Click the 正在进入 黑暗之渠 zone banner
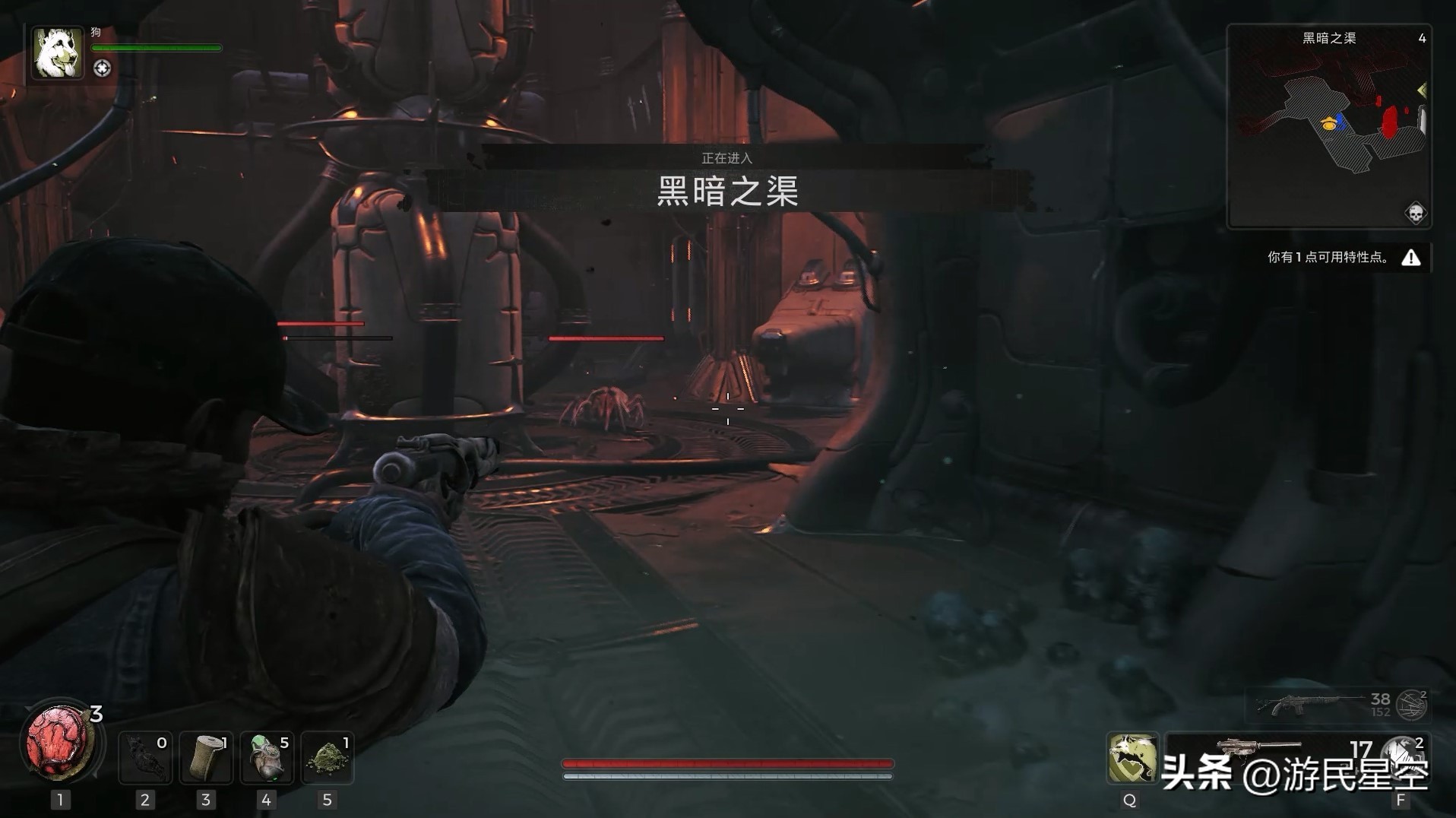Viewport: 1456px width, 818px height. tap(727, 182)
